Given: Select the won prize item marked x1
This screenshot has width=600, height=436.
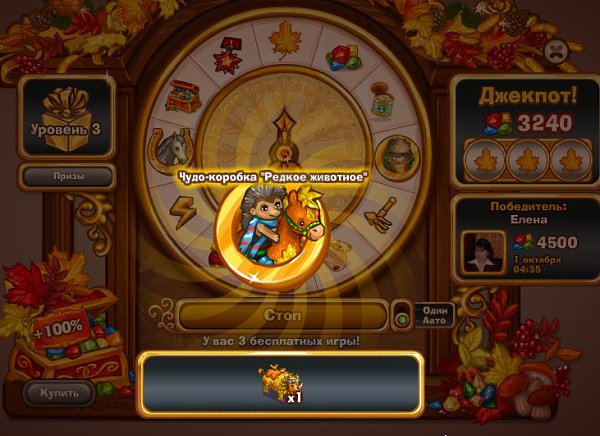Looking at the screenshot, I should (278, 382).
